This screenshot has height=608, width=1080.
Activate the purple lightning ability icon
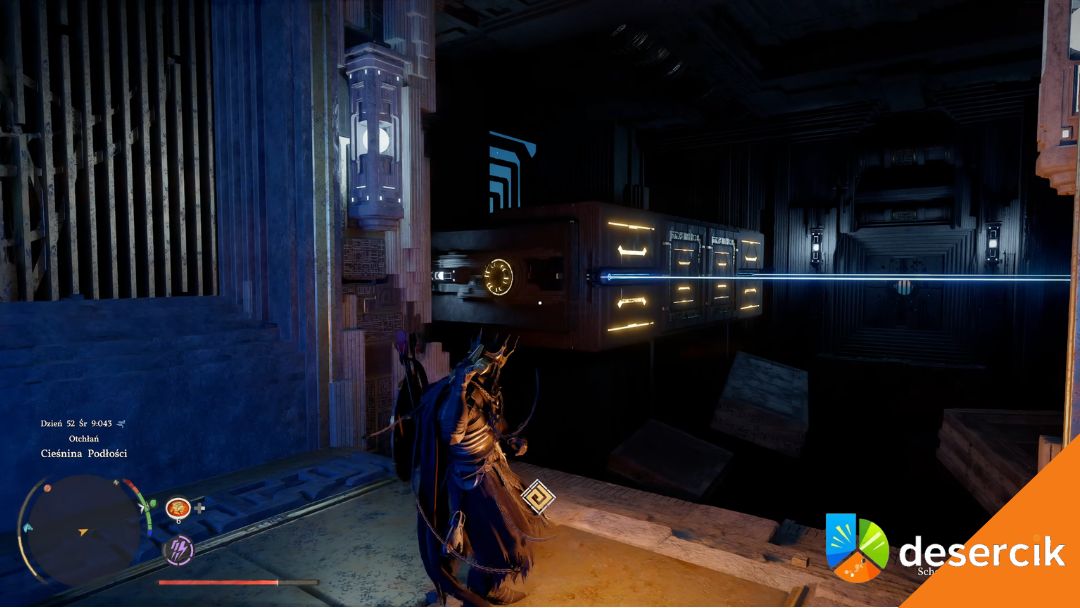coord(178,548)
